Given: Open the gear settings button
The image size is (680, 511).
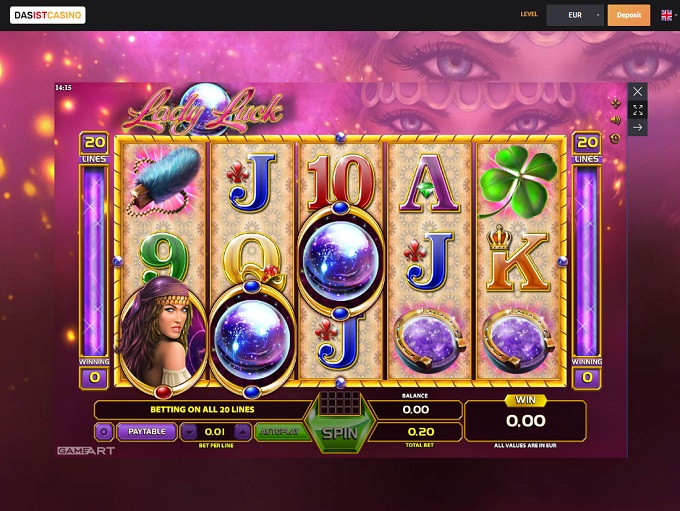Looking at the screenshot, I should 103,432.
